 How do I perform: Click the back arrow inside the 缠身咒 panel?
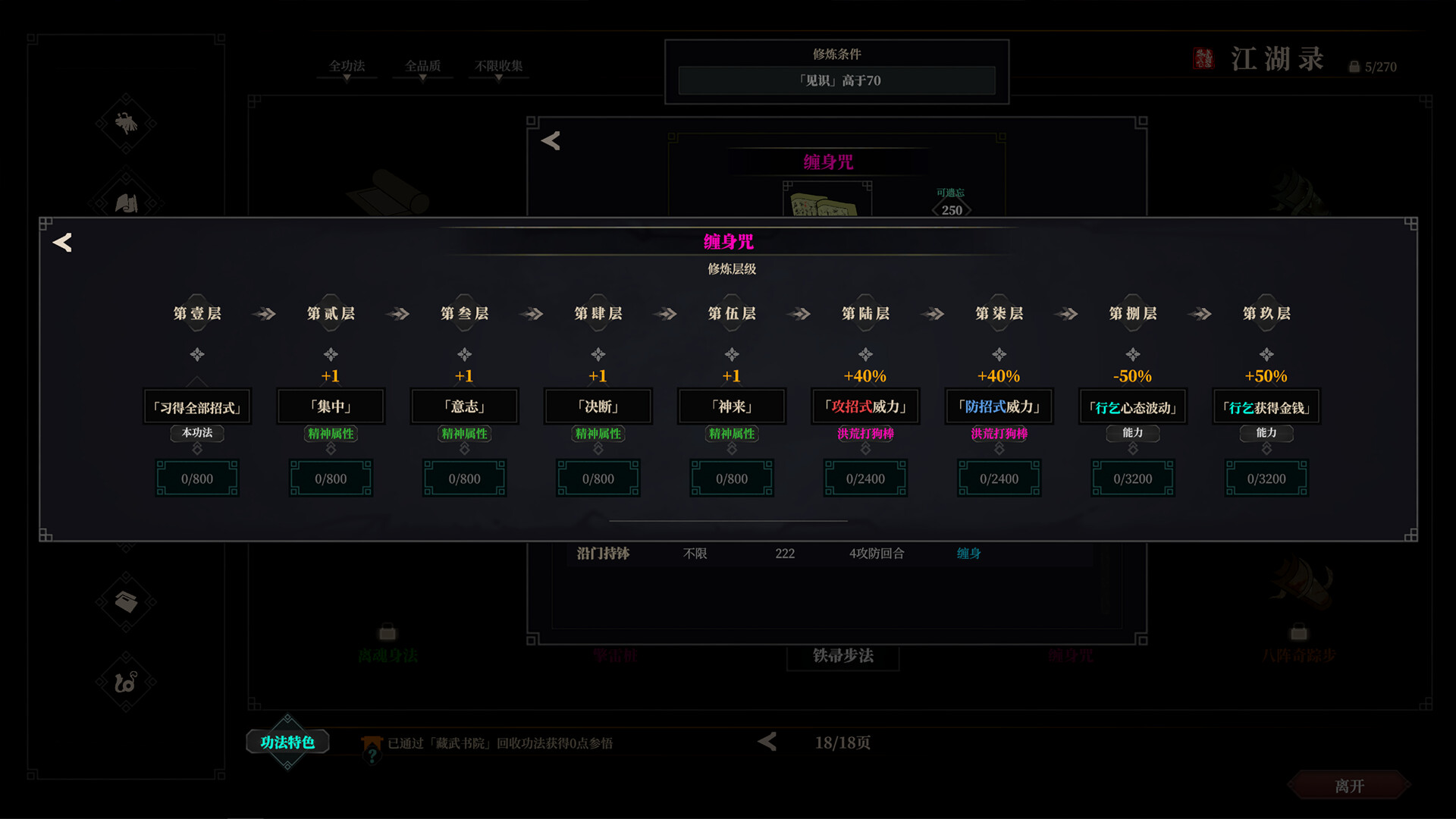63,243
